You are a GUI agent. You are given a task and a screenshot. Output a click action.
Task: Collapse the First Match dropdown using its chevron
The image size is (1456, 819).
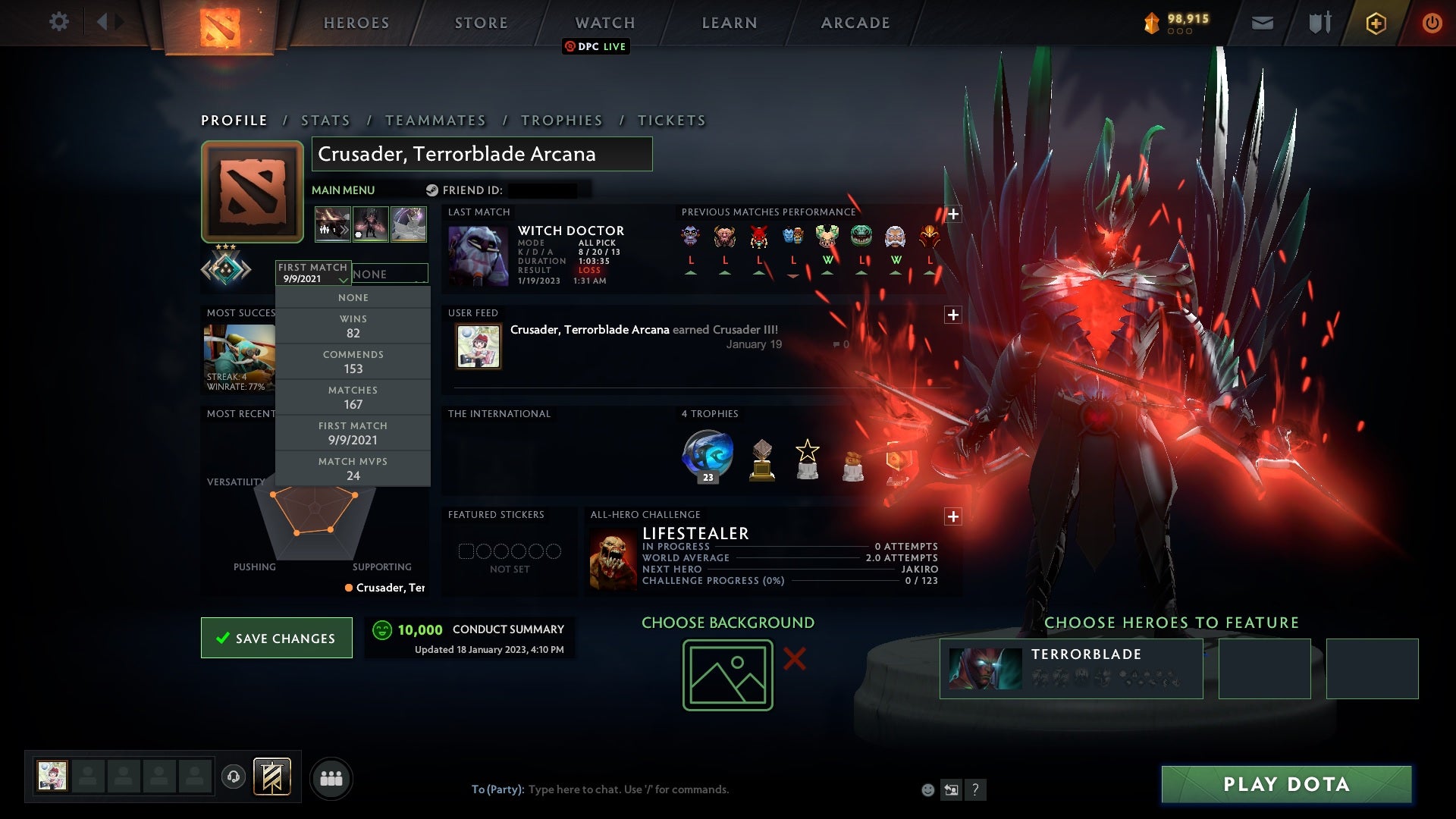344,279
